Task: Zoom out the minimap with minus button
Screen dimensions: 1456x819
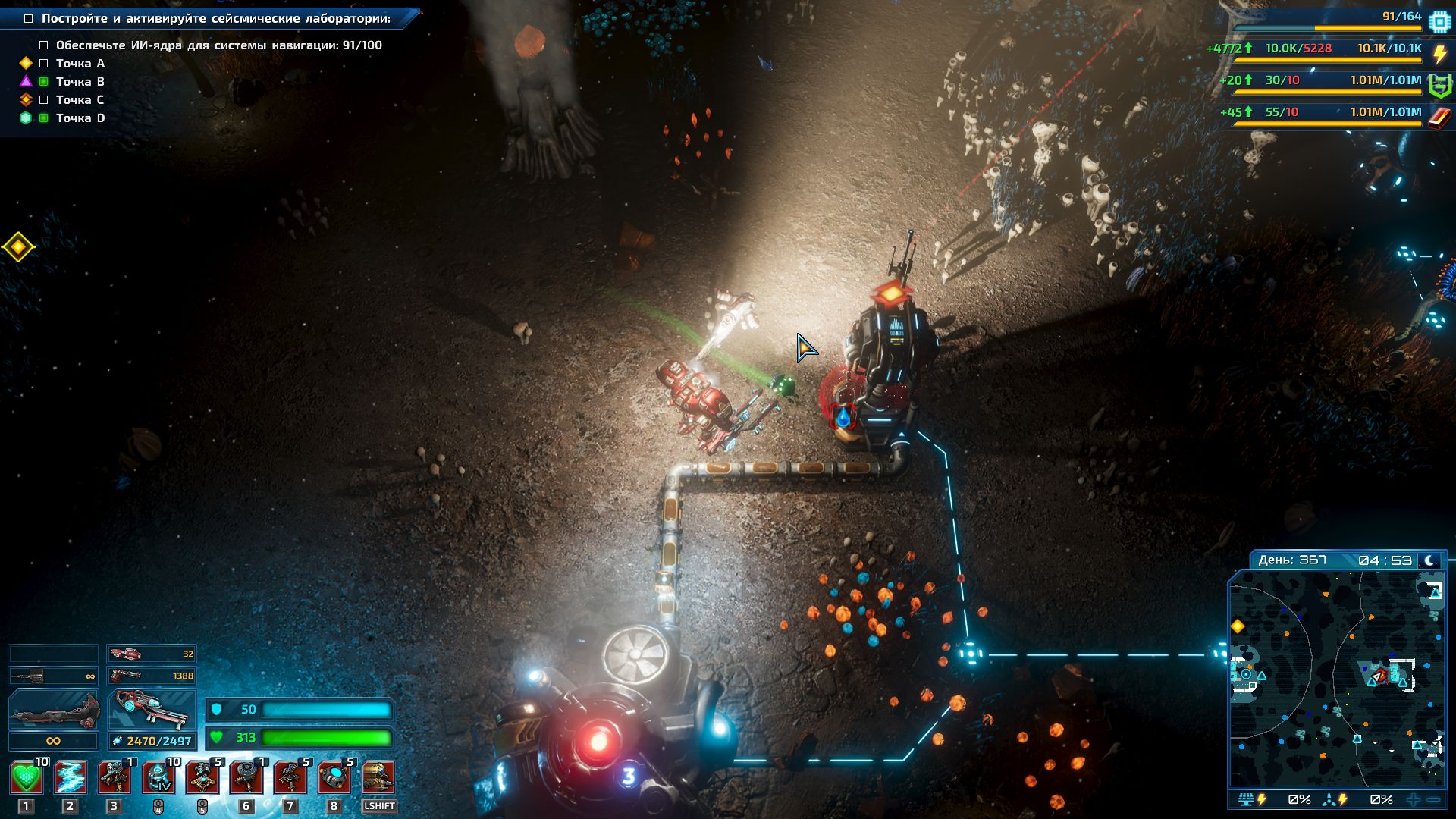Action: pos(1433,799)
